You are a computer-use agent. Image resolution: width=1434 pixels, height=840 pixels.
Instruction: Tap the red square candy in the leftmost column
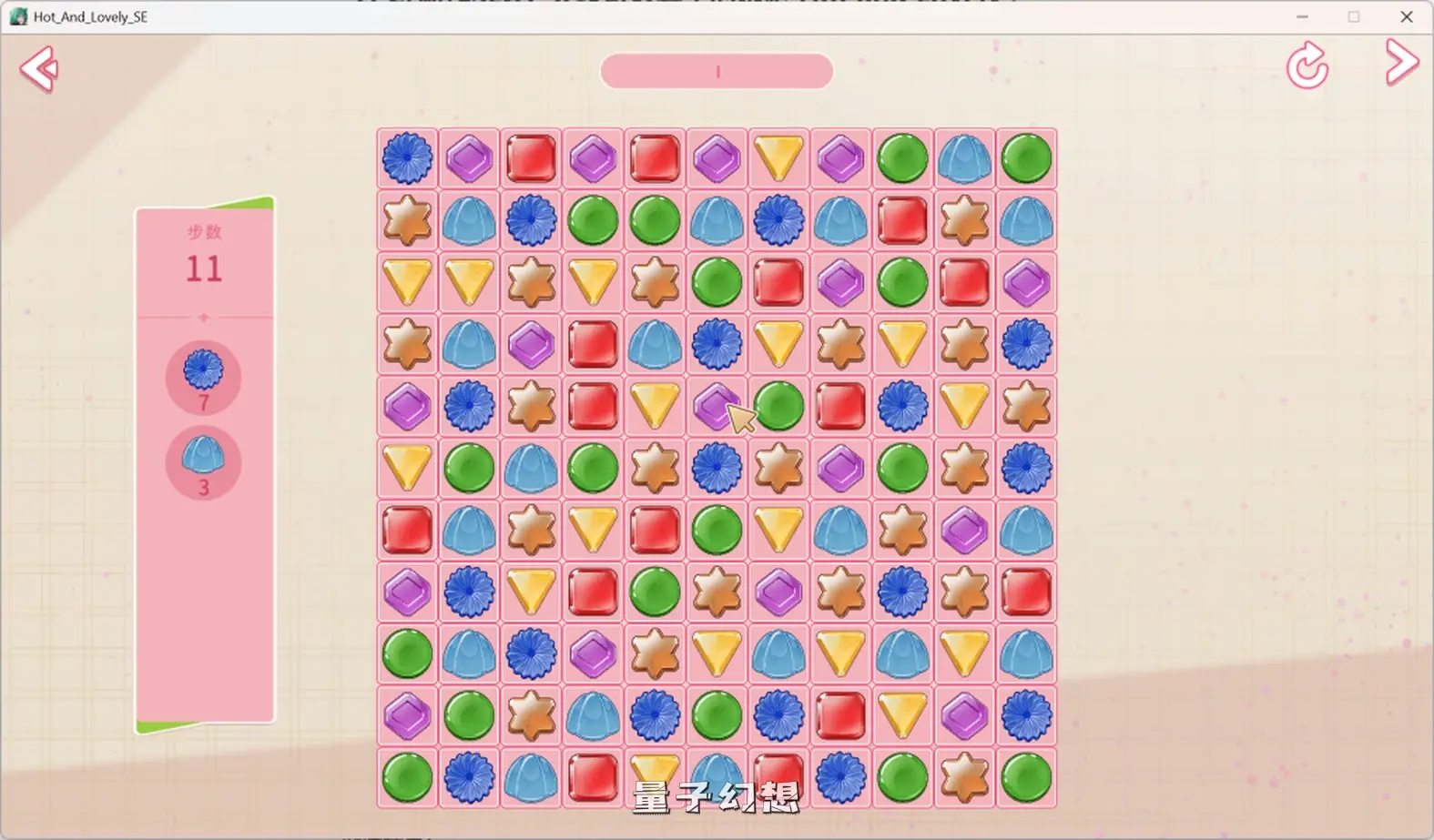pyautogui.click(x=407, y=531)
